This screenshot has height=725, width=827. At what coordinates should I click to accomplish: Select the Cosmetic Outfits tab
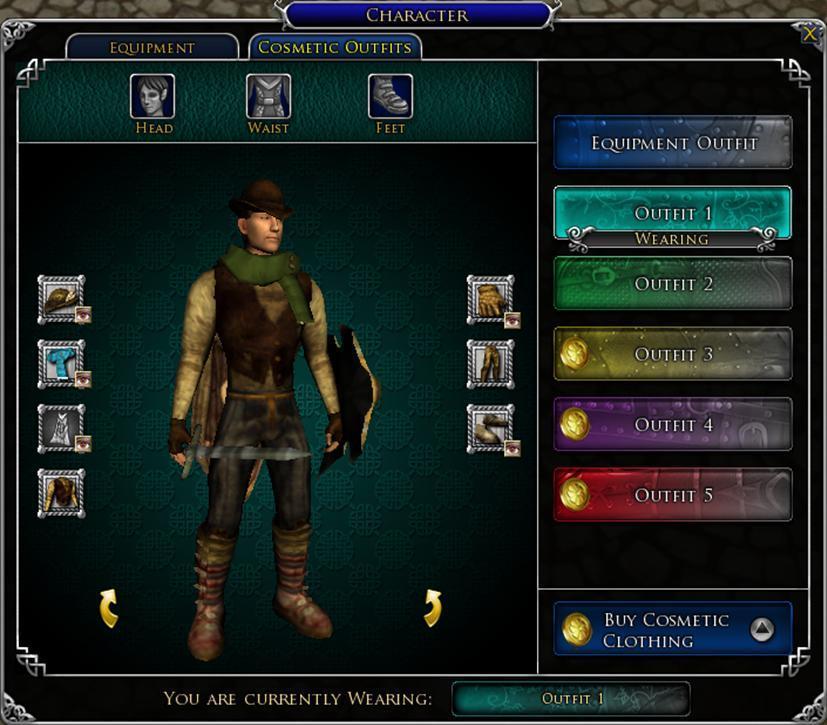(x=335, y=47)
